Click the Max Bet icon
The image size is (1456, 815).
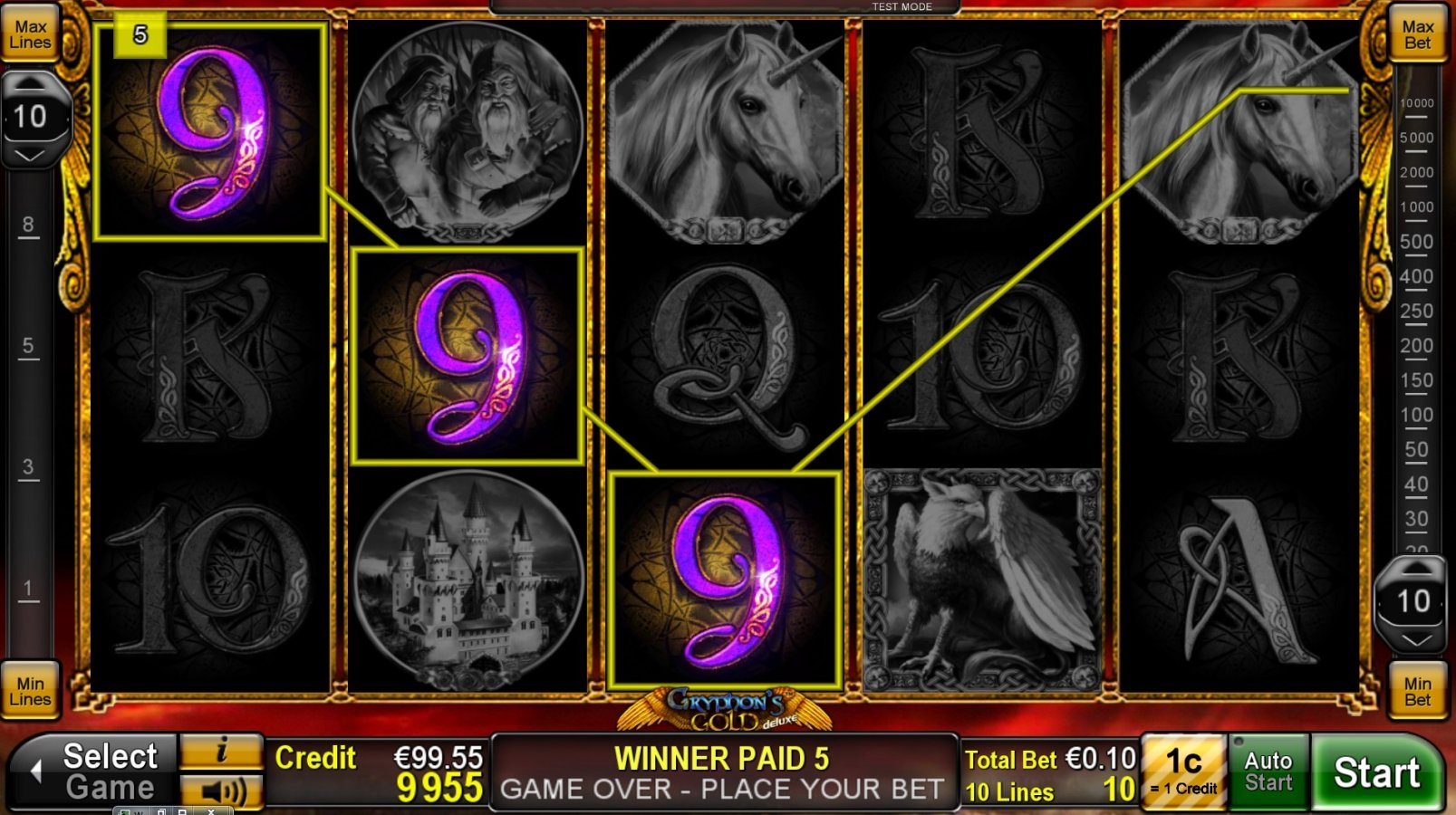1417,34
